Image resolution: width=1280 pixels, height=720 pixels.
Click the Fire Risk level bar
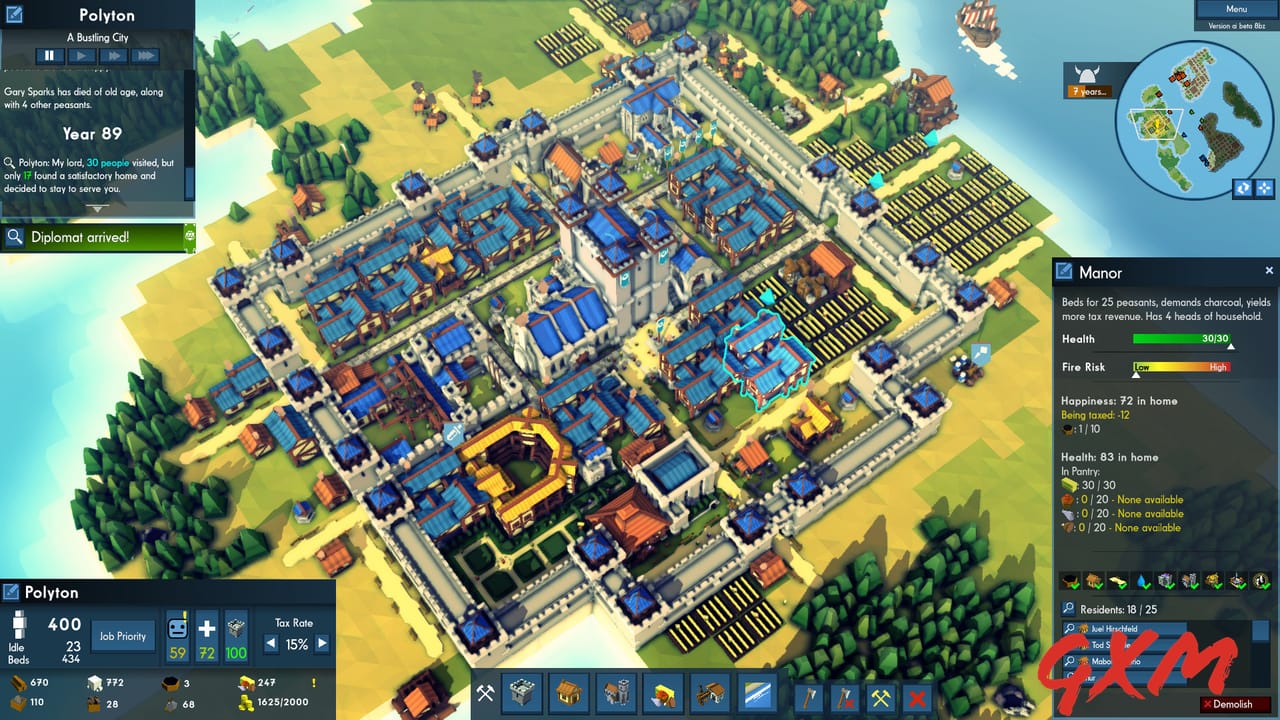pyautogui.click(x=1180, y=367)
